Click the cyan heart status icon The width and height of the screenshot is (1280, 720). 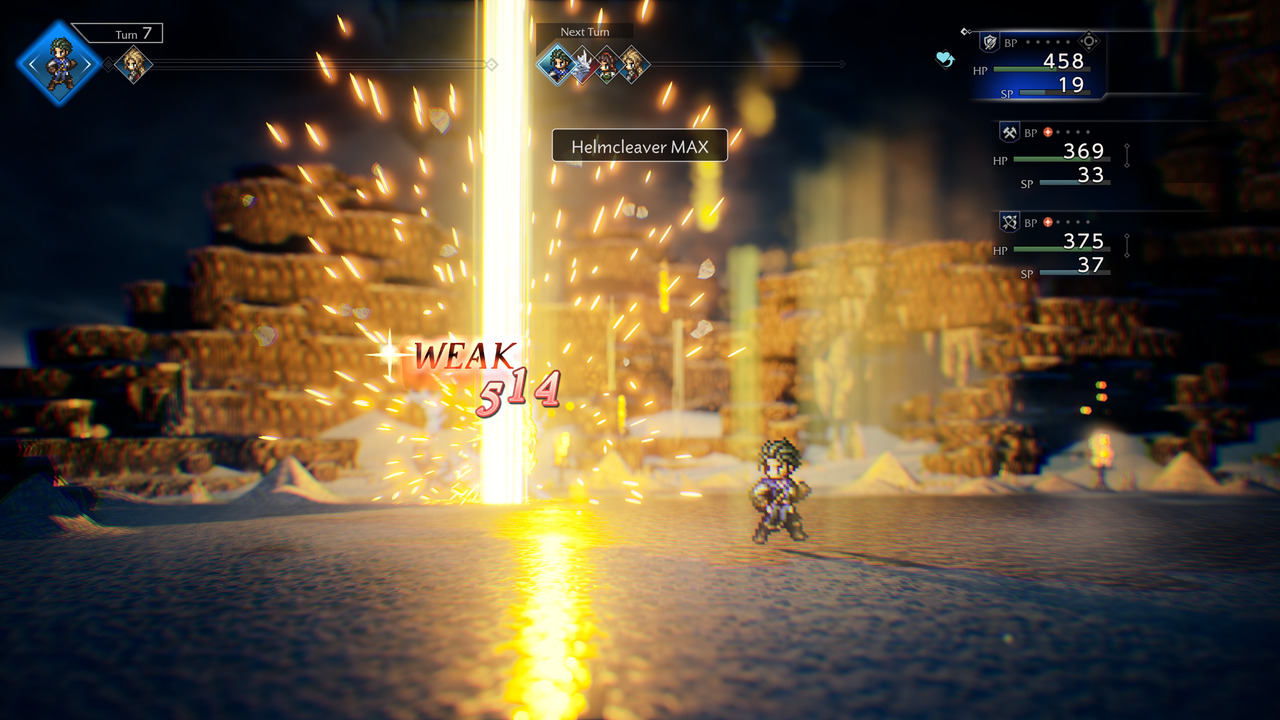tap(945, 59)
